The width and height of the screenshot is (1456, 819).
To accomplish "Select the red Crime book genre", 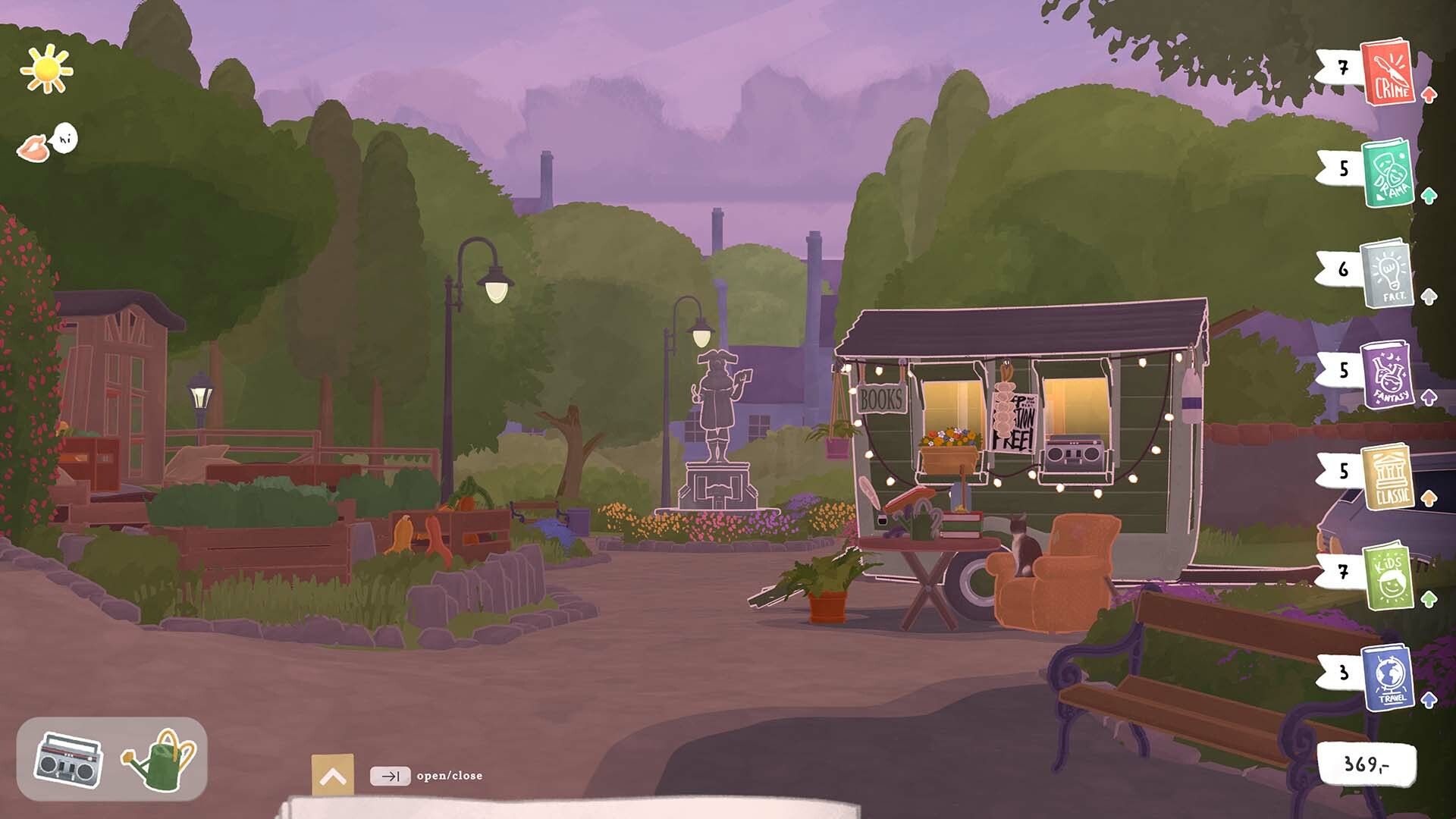I will [x=1388, y=73].
